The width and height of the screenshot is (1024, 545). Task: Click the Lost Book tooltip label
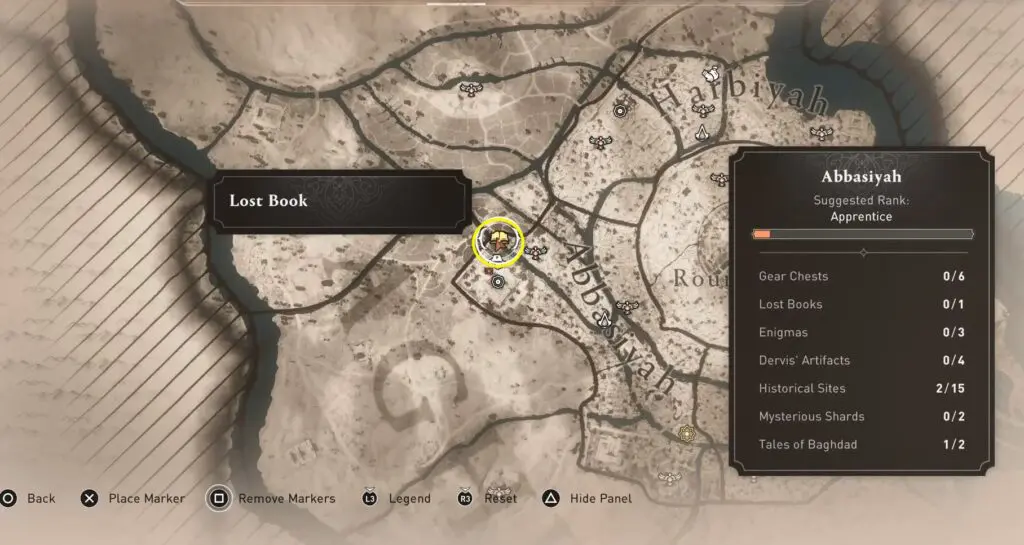click(339, 201)
